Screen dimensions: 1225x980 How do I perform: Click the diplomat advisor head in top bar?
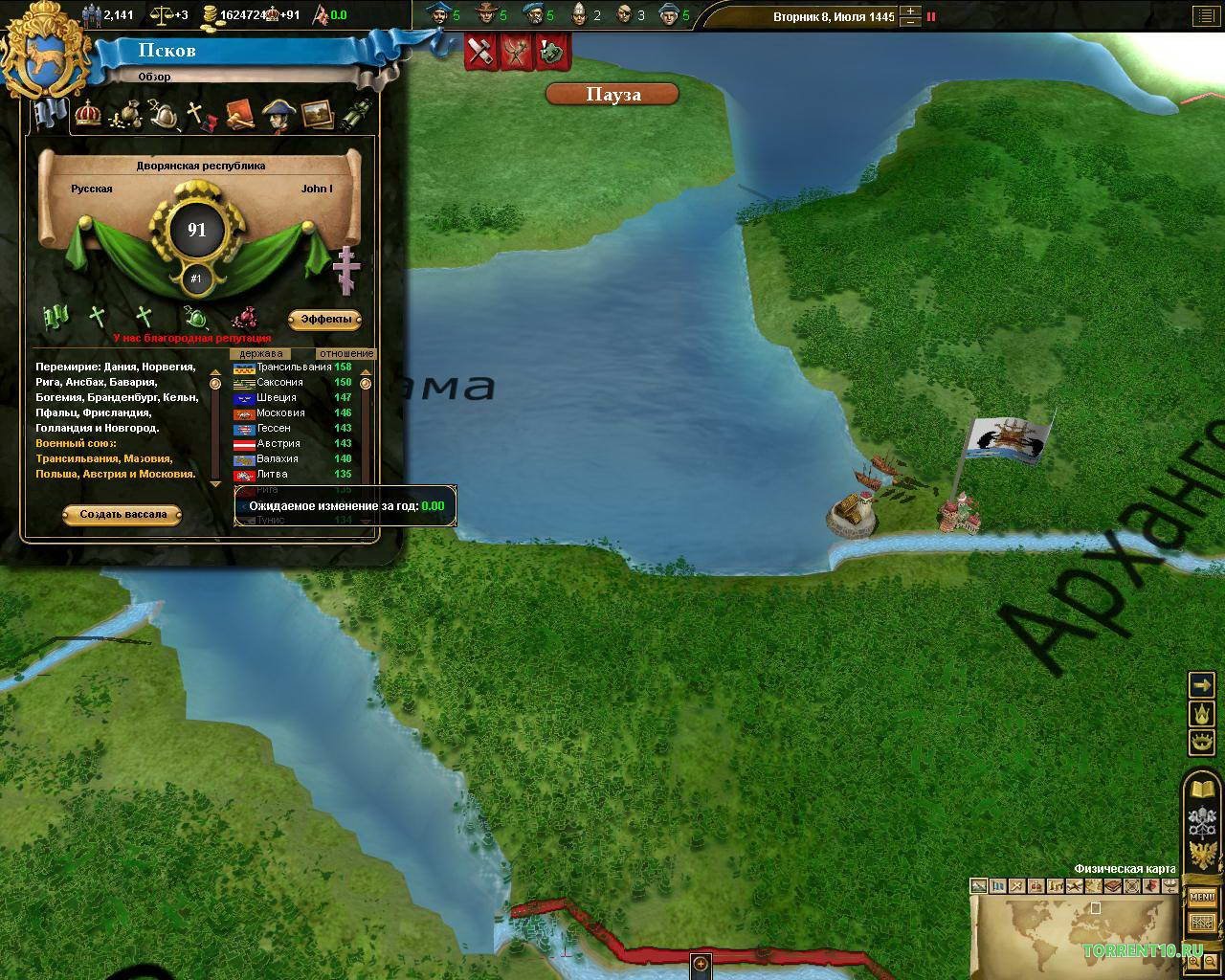438,14
